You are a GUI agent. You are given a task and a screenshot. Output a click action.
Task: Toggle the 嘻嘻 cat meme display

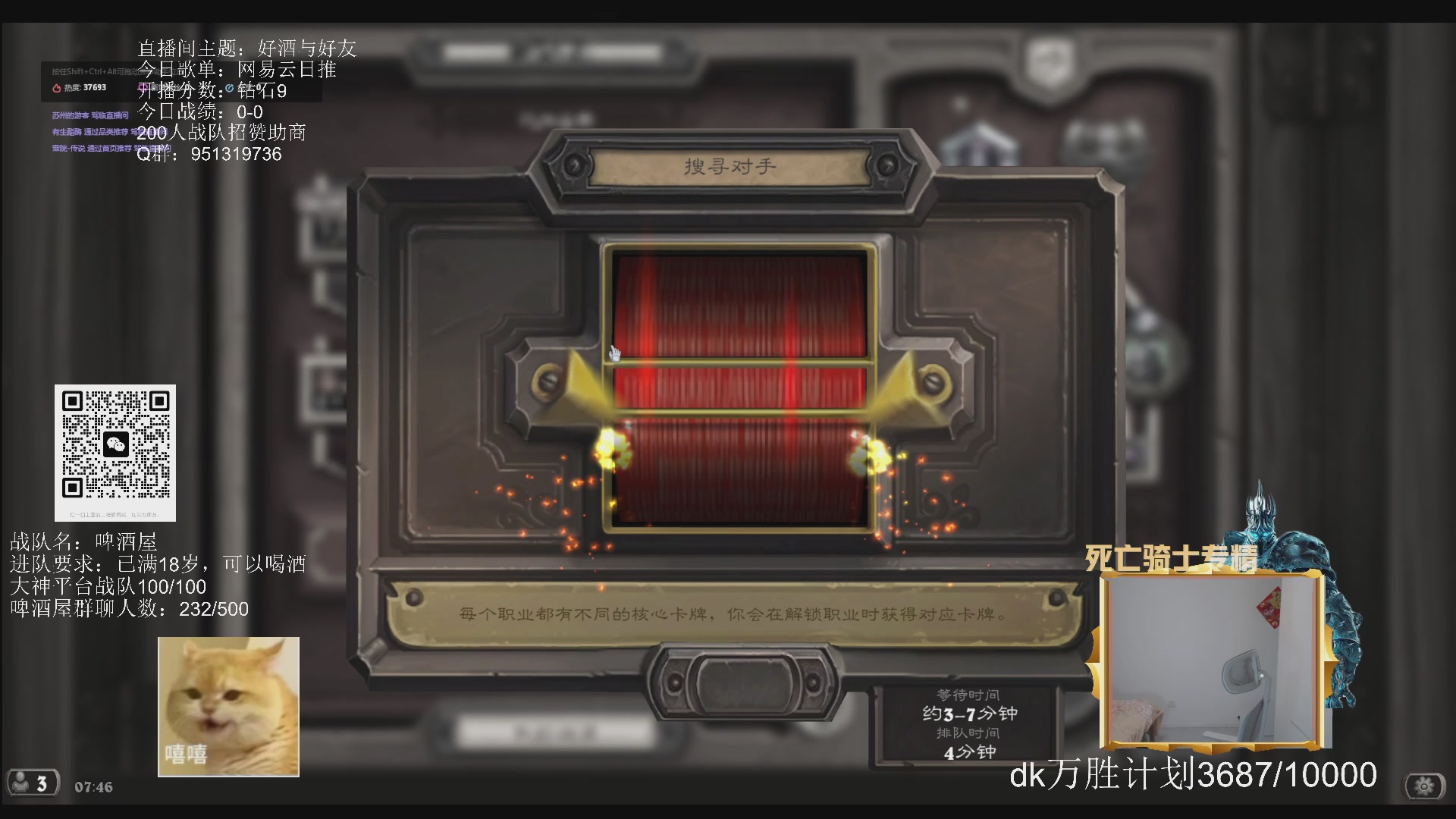(227, 705)
